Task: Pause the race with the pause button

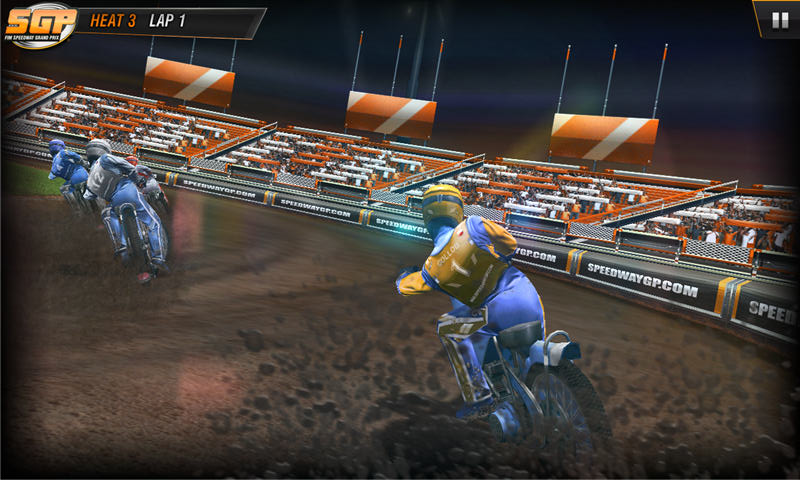Action: click(x=779, y=19)
